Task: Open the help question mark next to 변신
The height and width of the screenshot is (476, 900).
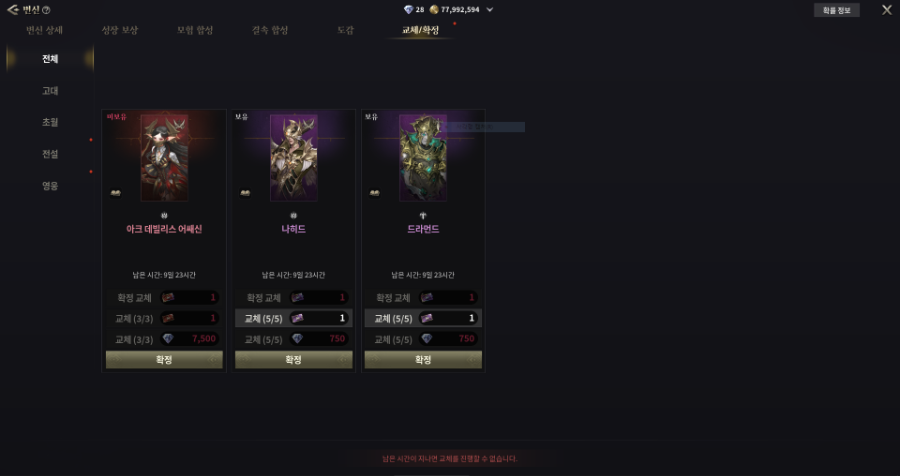Action: click(46, 10)
